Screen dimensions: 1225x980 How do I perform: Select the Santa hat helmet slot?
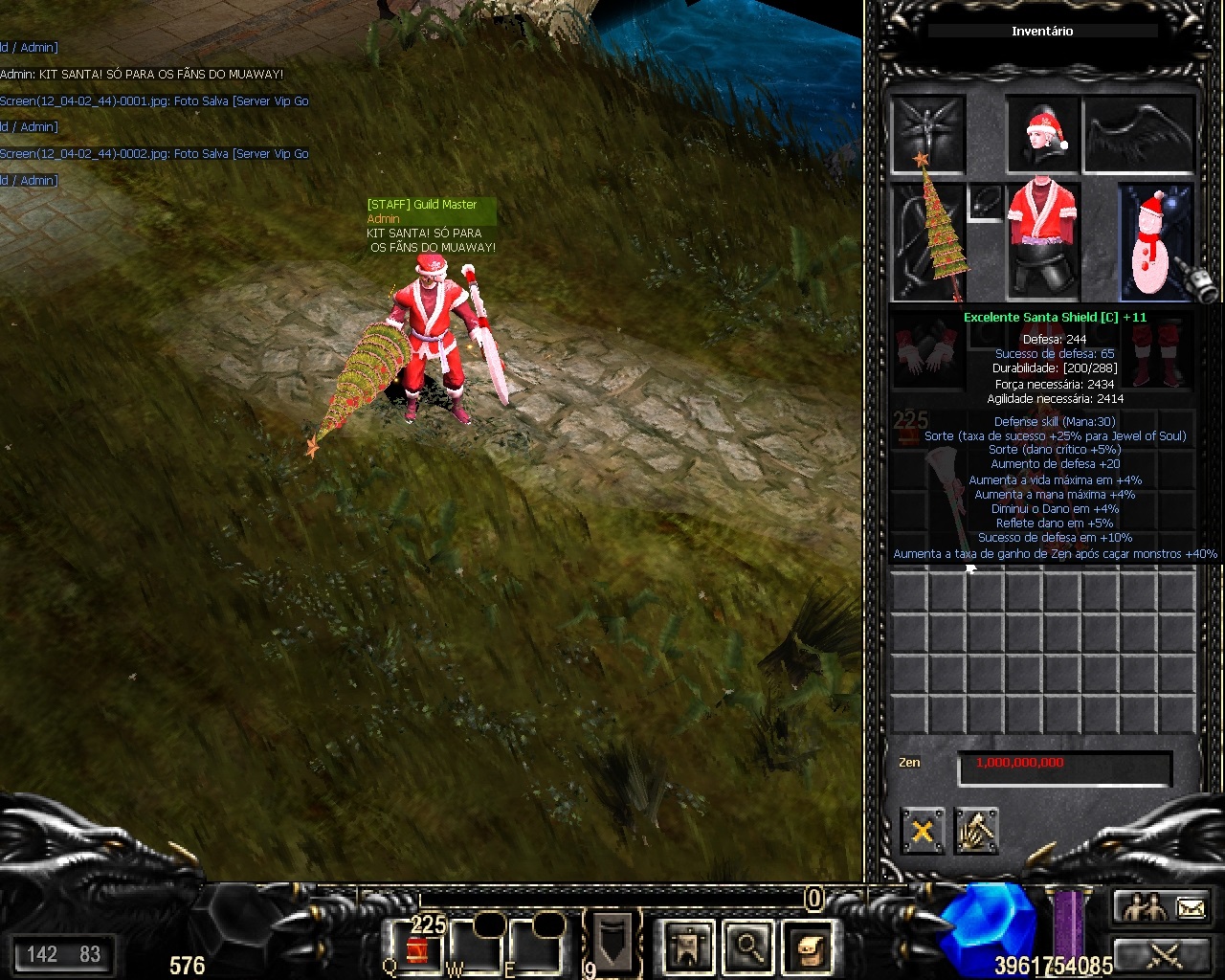[x=1042, y=134]
